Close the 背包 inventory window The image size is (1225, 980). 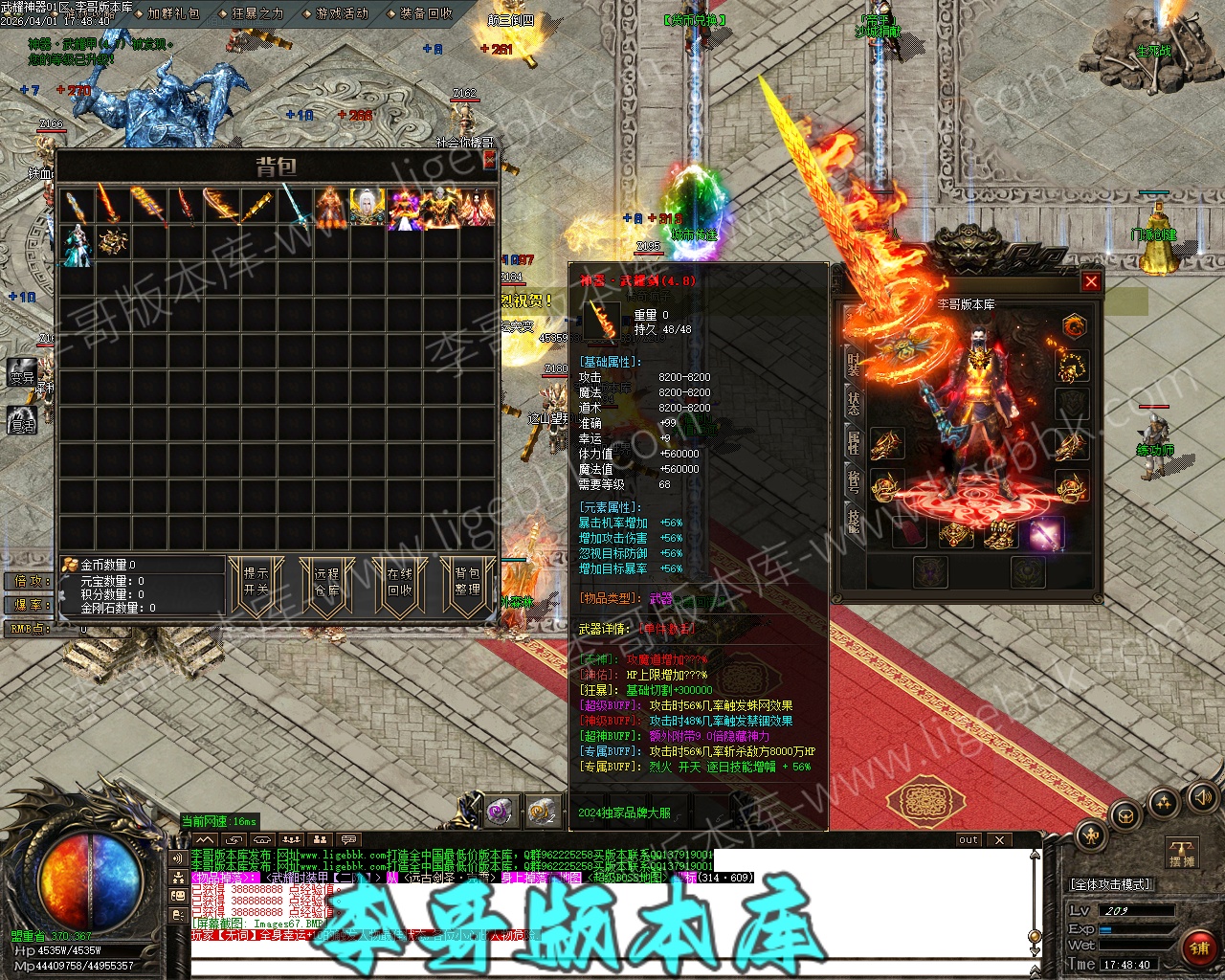490,159
